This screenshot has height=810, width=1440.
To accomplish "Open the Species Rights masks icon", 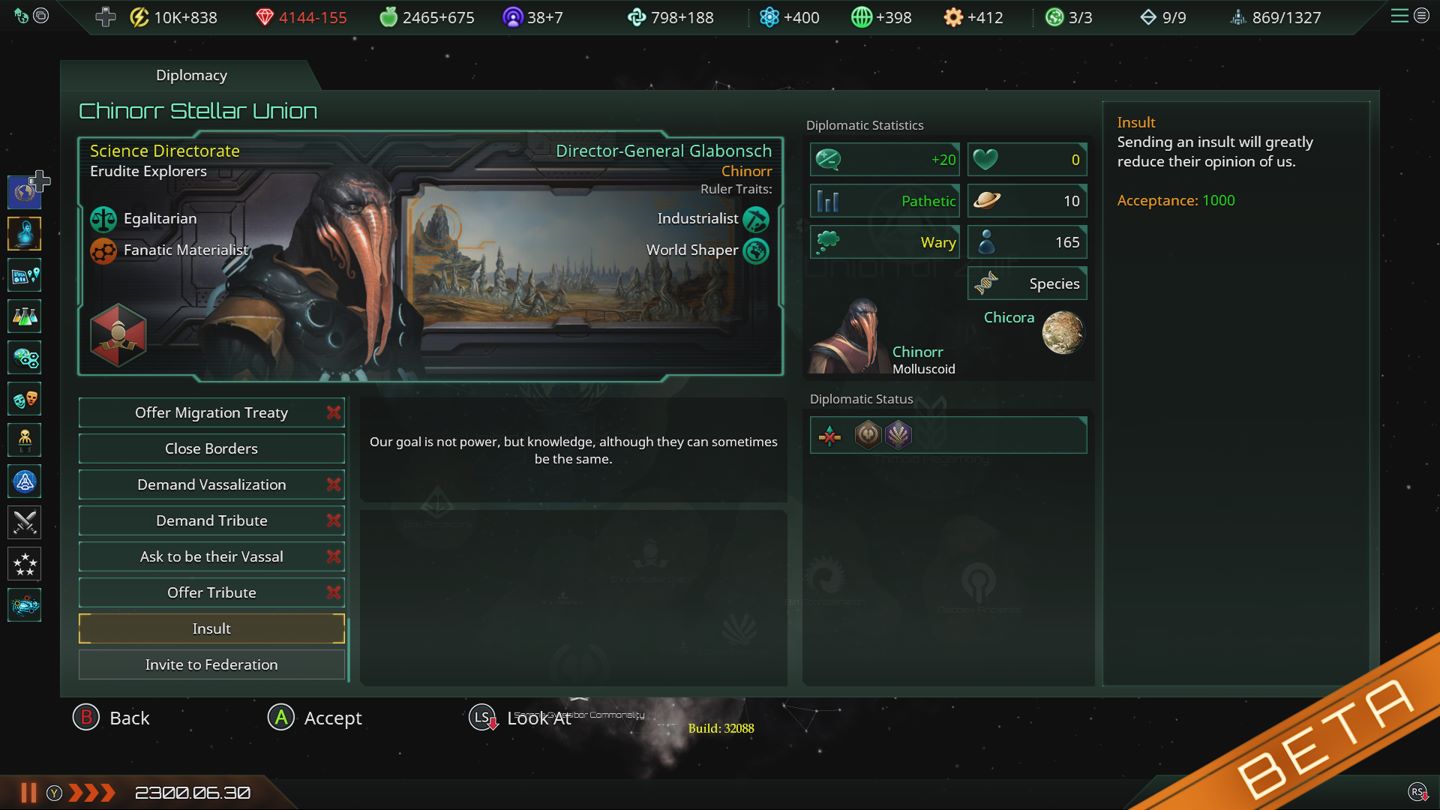I will [24, 398].
